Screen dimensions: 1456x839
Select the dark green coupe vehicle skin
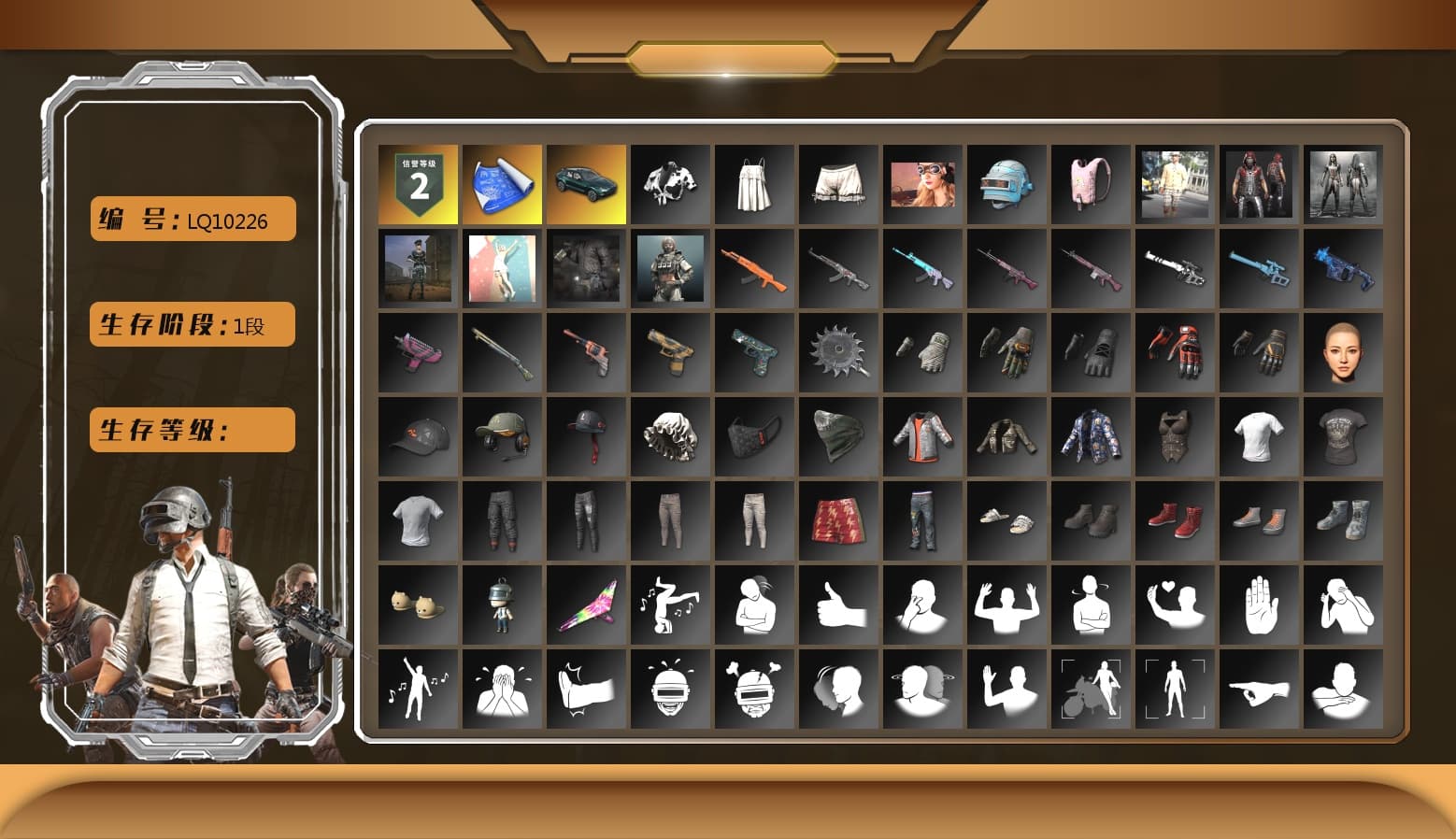coord(585,182)
